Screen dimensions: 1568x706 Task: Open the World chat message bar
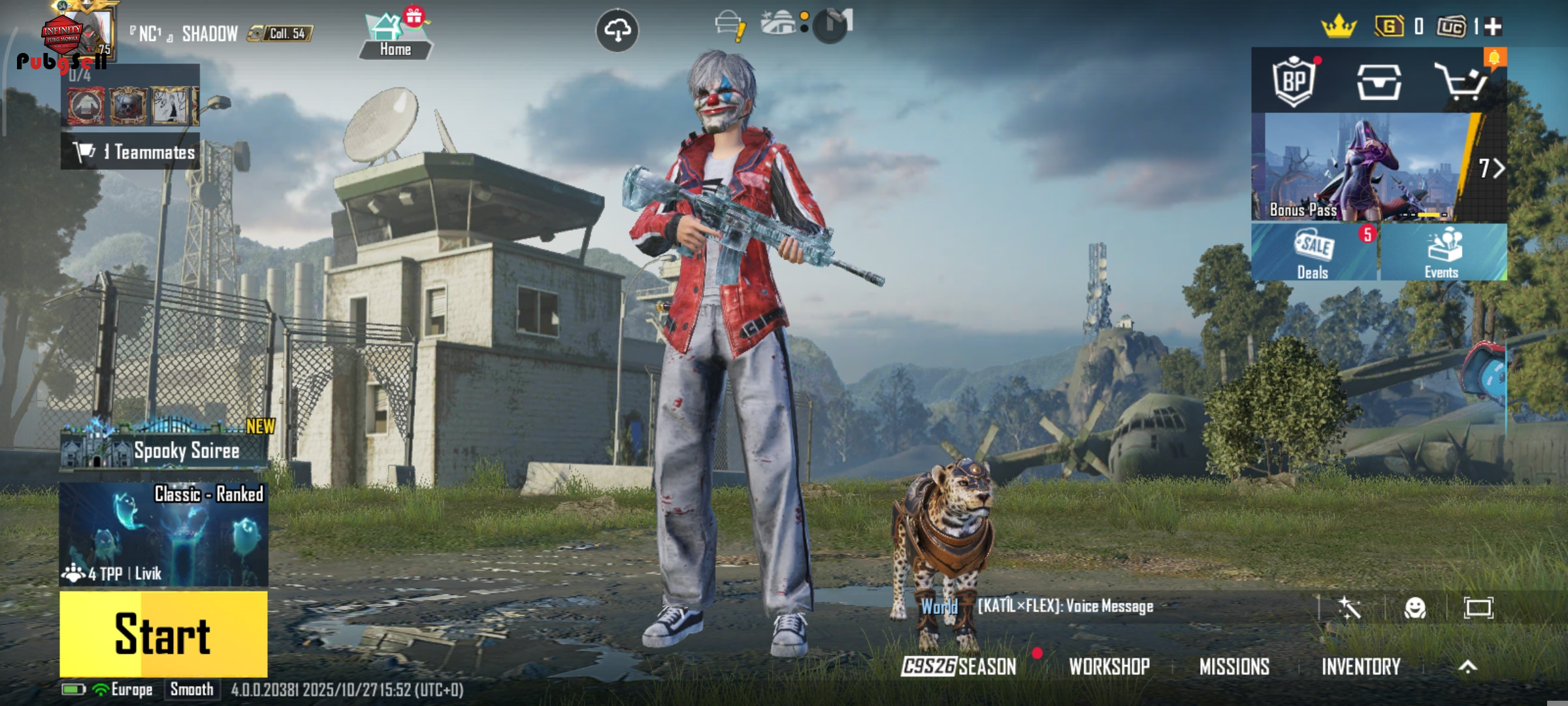1065,607
